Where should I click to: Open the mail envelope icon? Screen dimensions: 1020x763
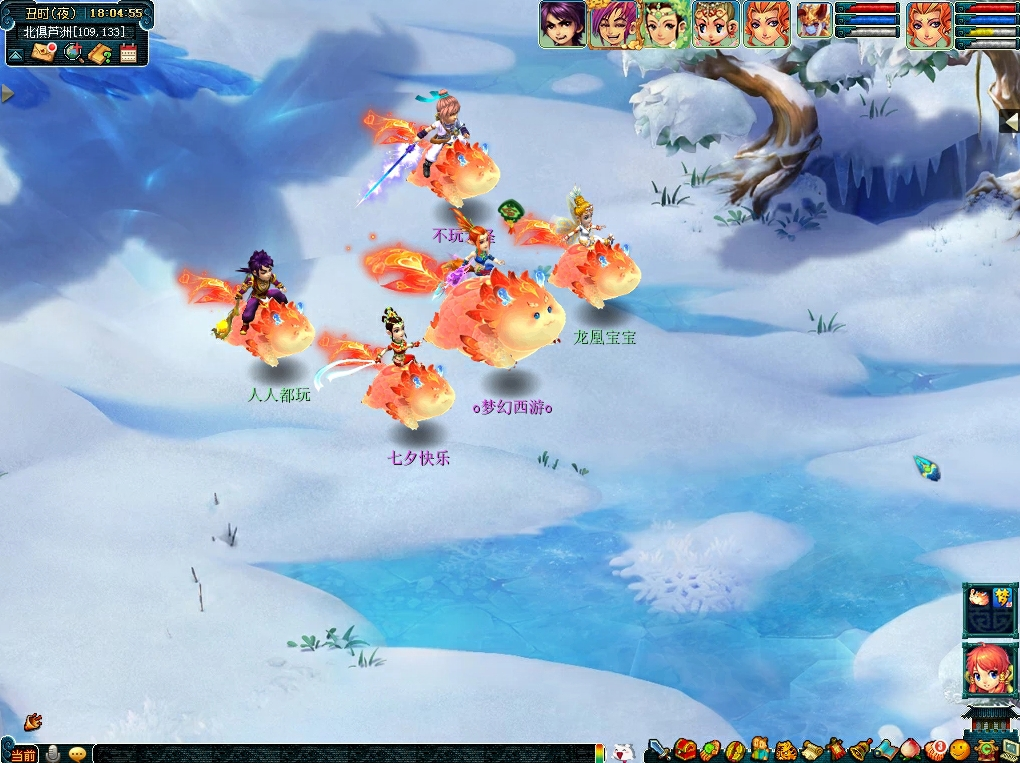(42, 53)
